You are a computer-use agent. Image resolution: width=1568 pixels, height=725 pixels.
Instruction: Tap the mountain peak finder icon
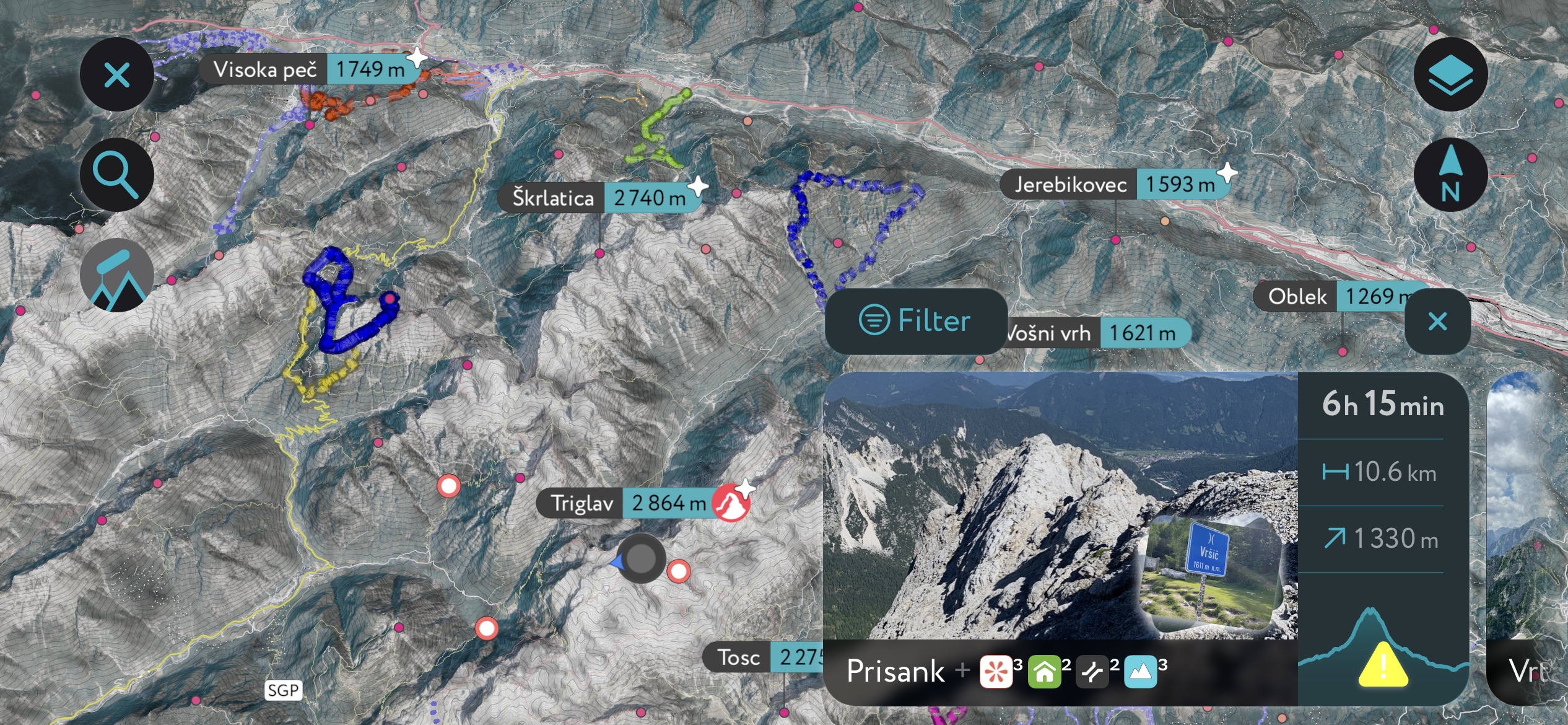(116, 275)
